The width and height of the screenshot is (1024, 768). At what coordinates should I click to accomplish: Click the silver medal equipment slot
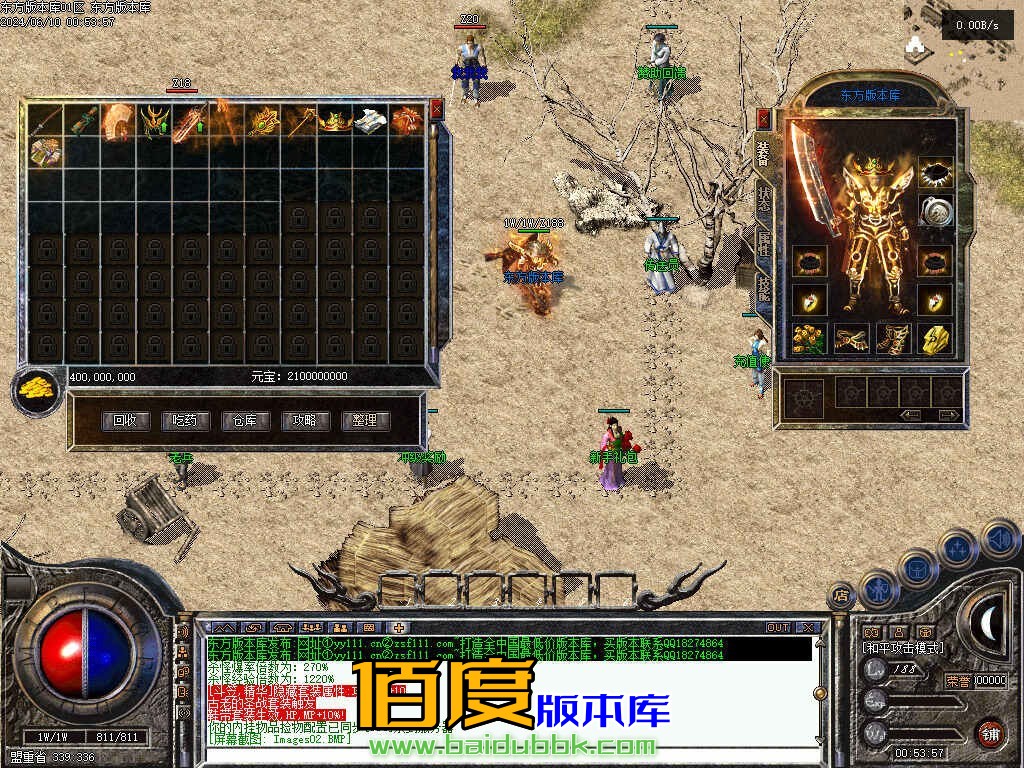[935, 212]
